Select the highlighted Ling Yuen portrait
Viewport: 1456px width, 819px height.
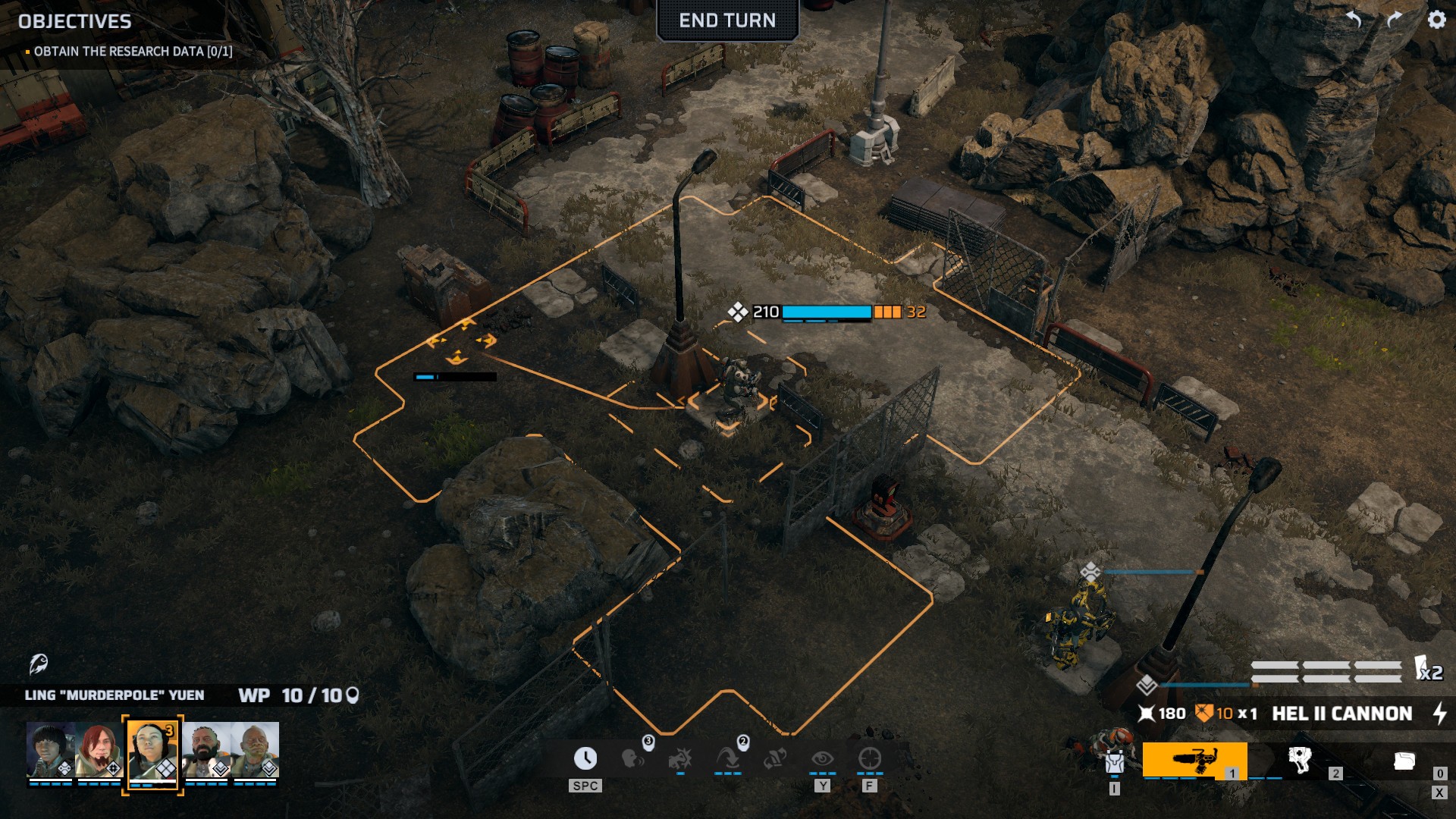(152, 751)
